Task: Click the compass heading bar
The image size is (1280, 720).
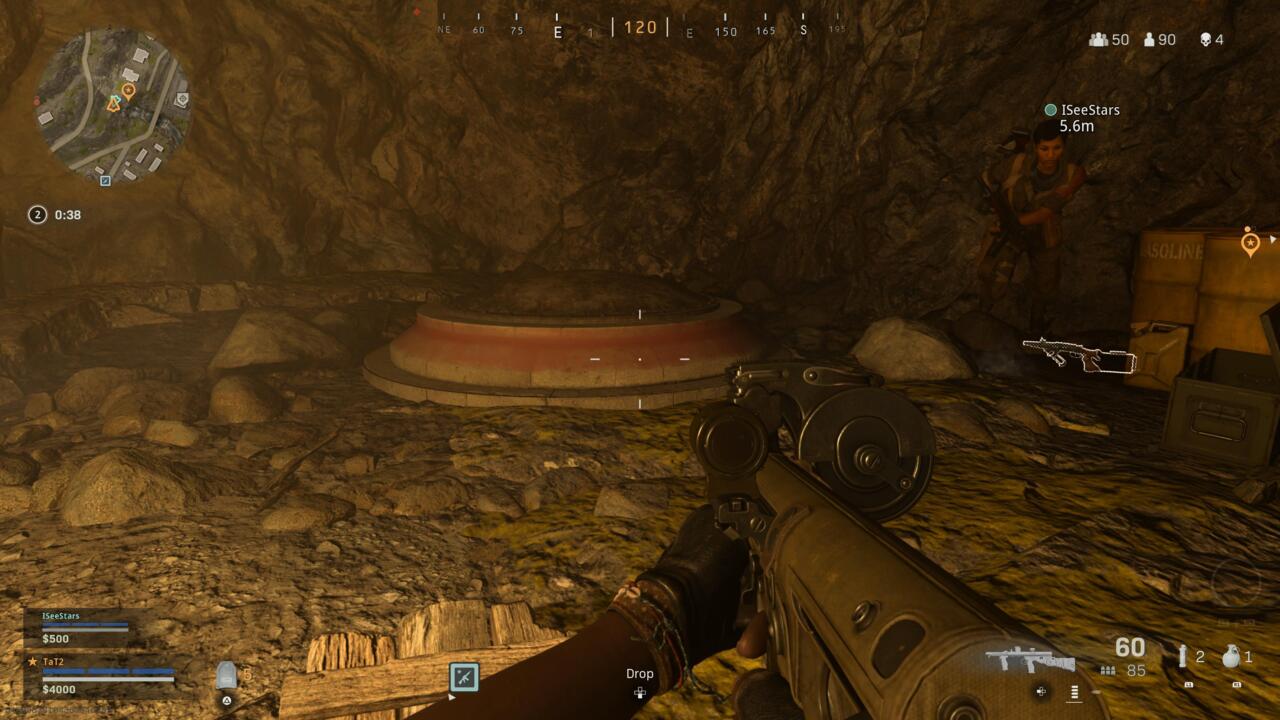Action: [x=640, y=27]
